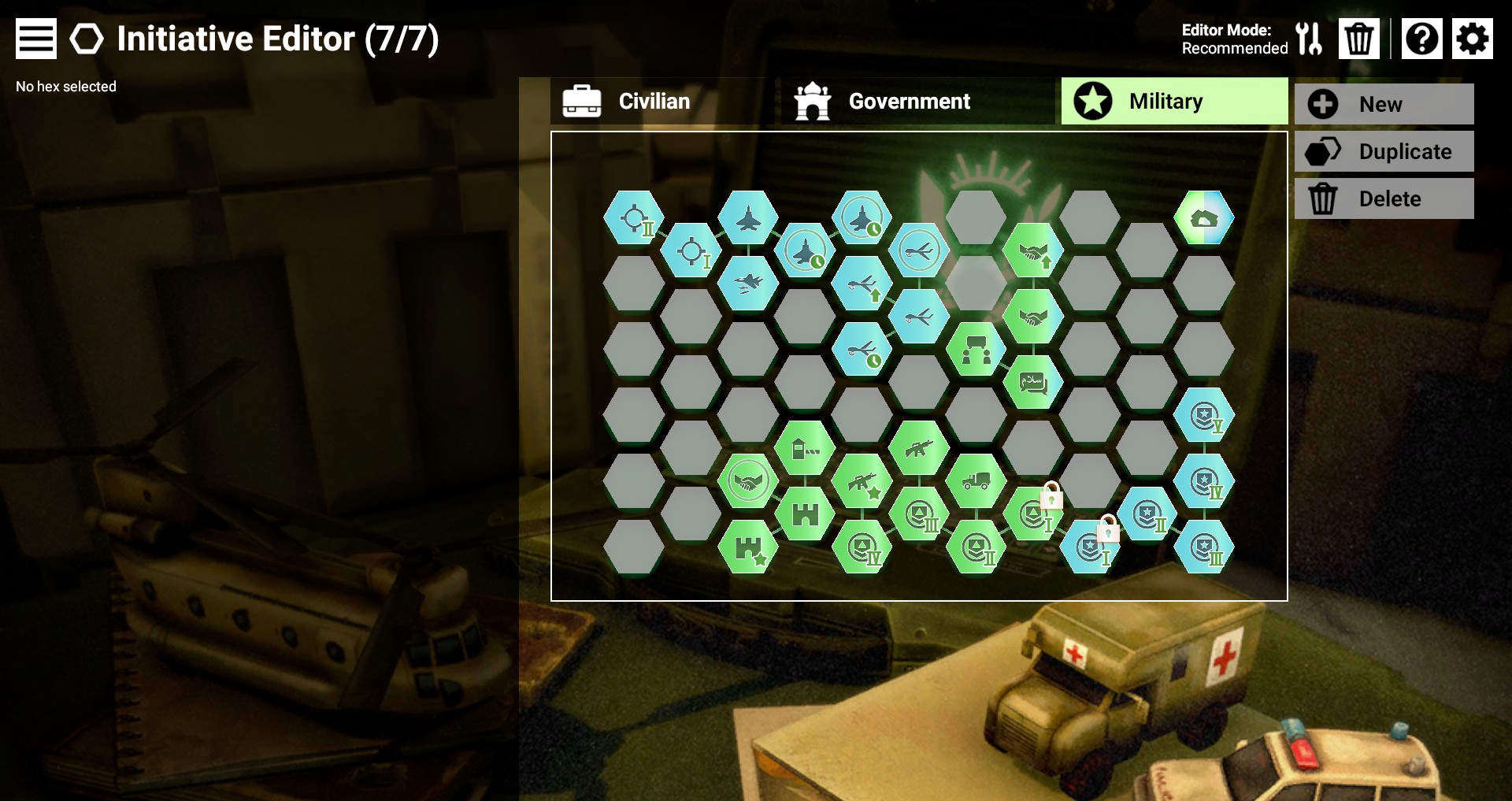Pick the circled handshake hex tile
This screenshot has width=1512, height=801.
pos(747,480)
